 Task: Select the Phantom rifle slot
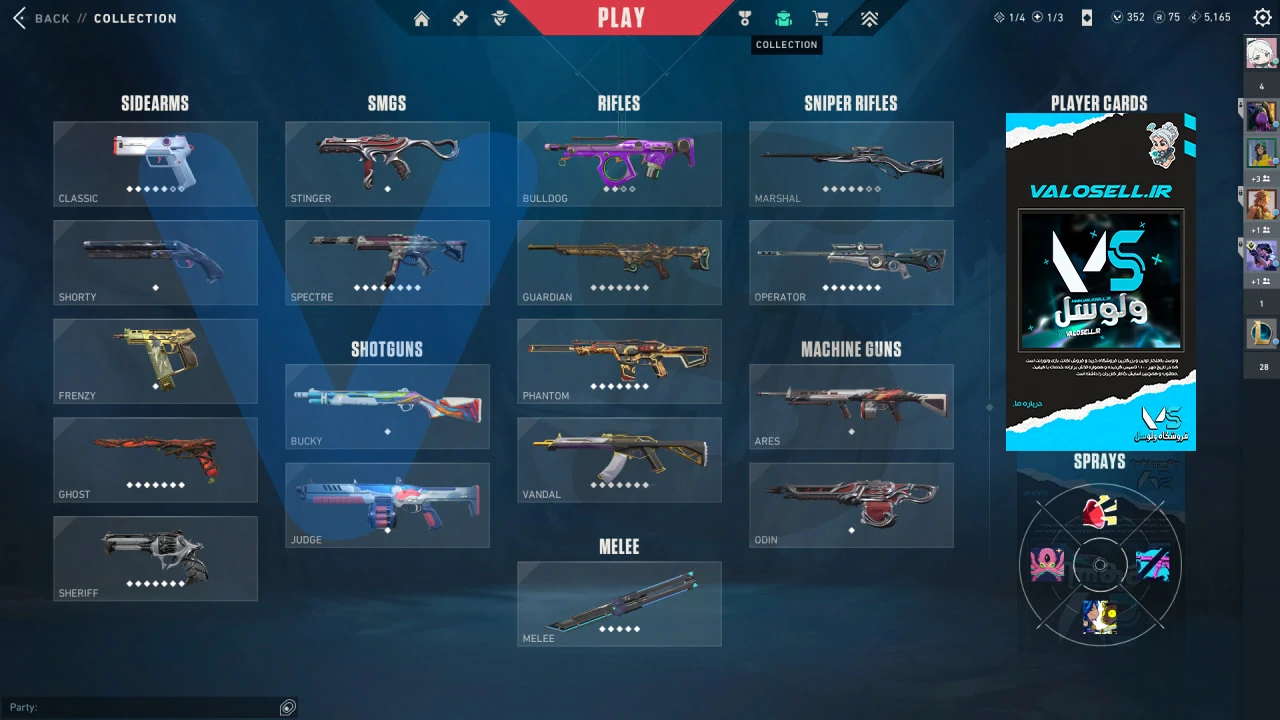(x=619, y=361)
